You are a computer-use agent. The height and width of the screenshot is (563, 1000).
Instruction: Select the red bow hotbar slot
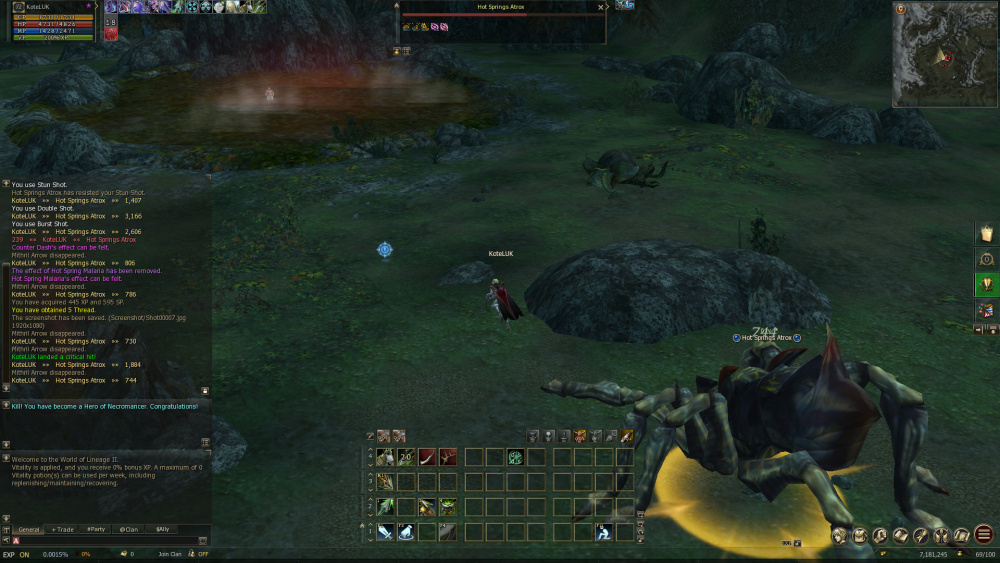tap(427, 457)
